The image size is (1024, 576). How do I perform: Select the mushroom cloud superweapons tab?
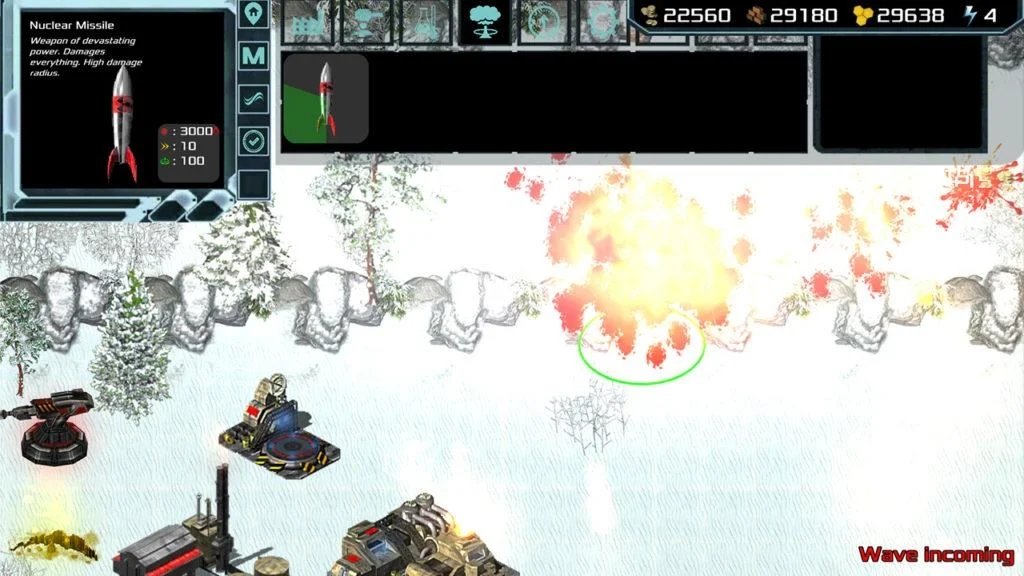pos(486,22)
